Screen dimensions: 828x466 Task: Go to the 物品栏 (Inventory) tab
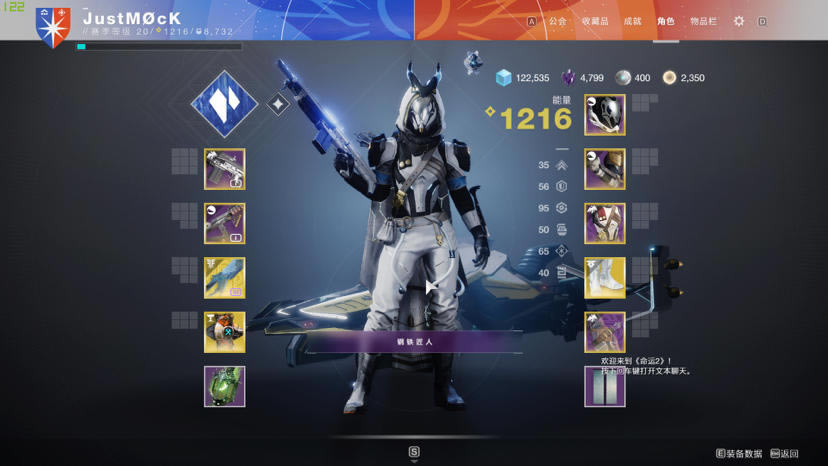tap(704, 21)
